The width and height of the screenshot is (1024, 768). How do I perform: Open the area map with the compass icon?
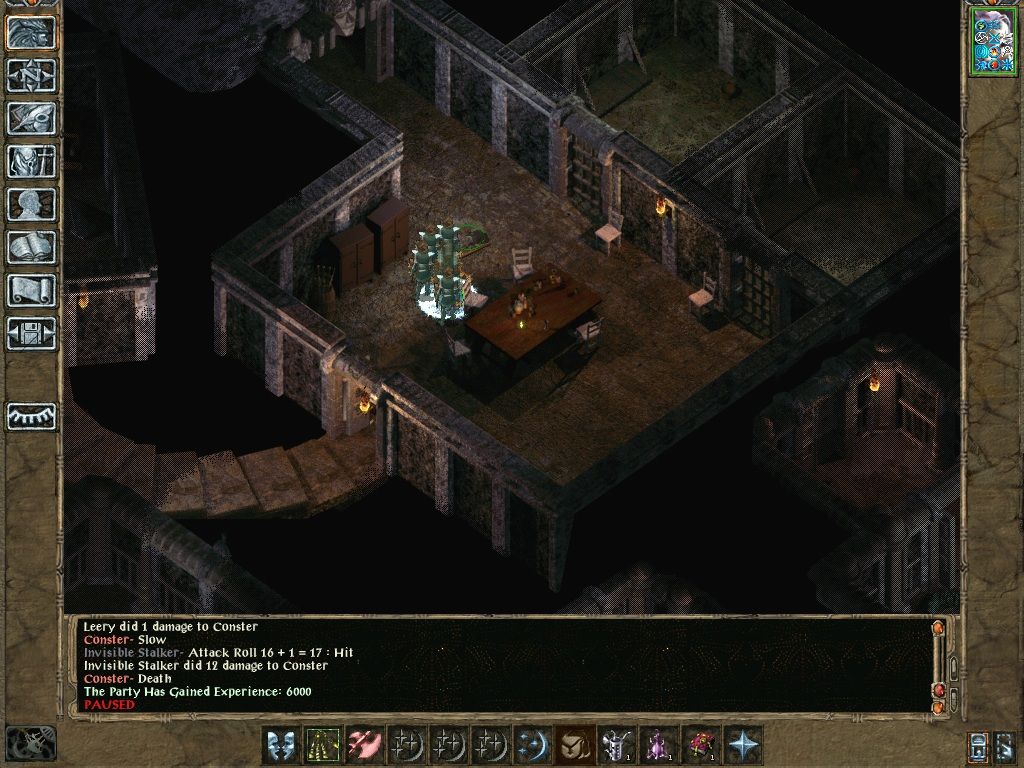tap(31, 75)
